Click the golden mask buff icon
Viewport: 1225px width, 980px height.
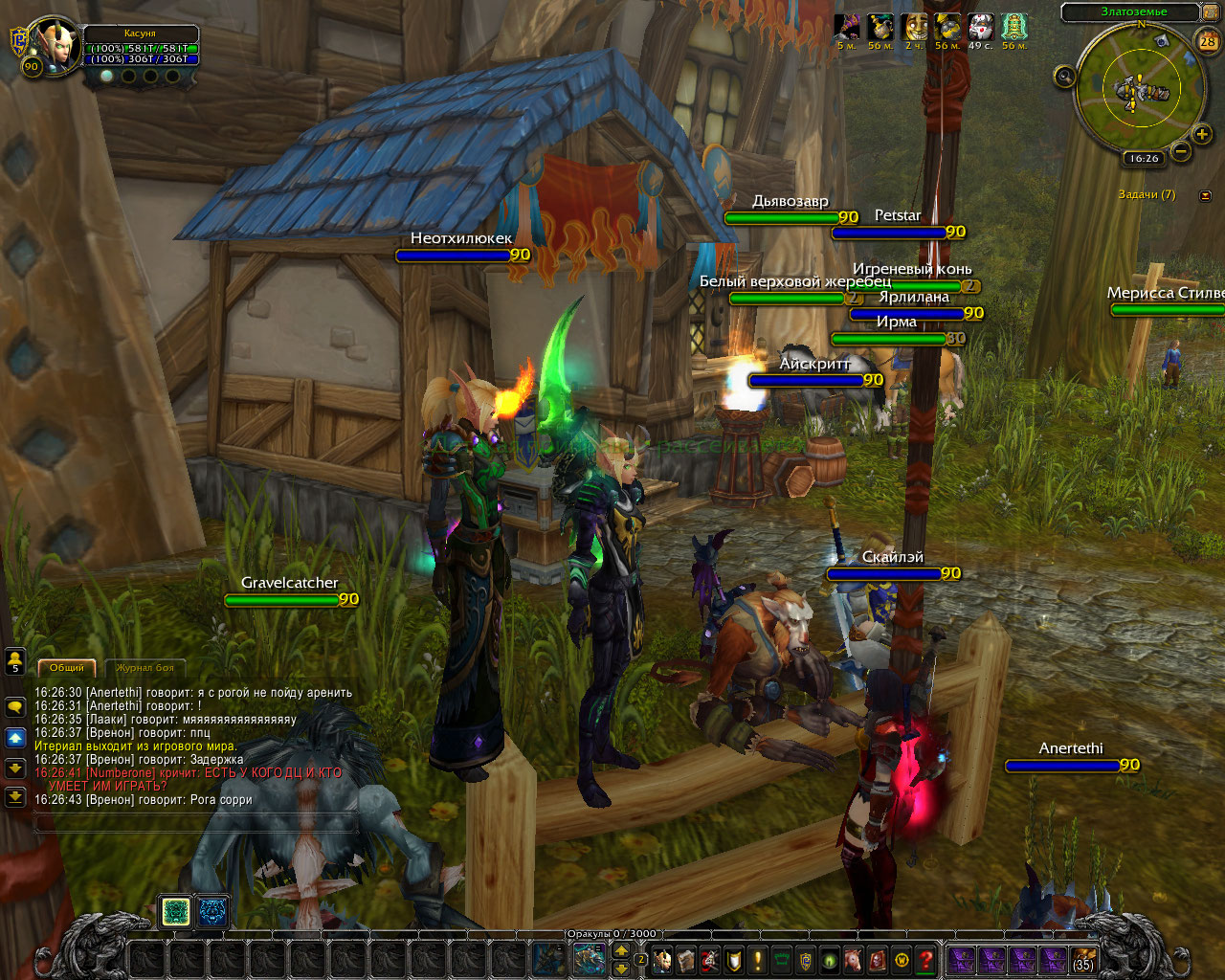click(x=916, y=27)
